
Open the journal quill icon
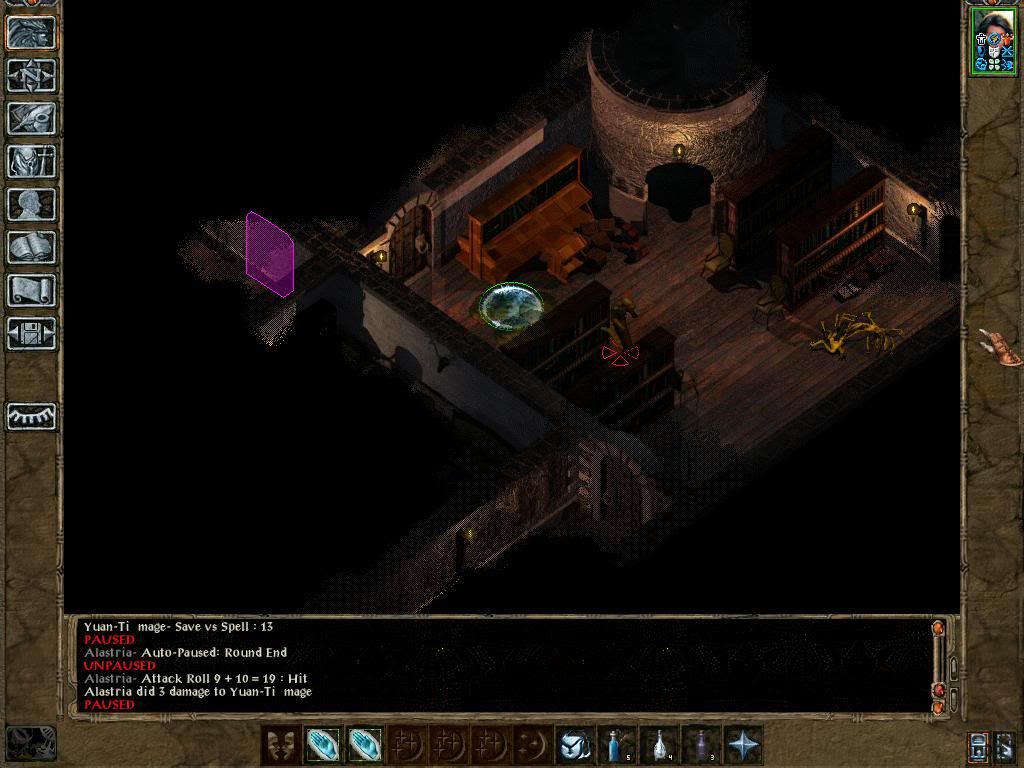[x=31, y=118]
